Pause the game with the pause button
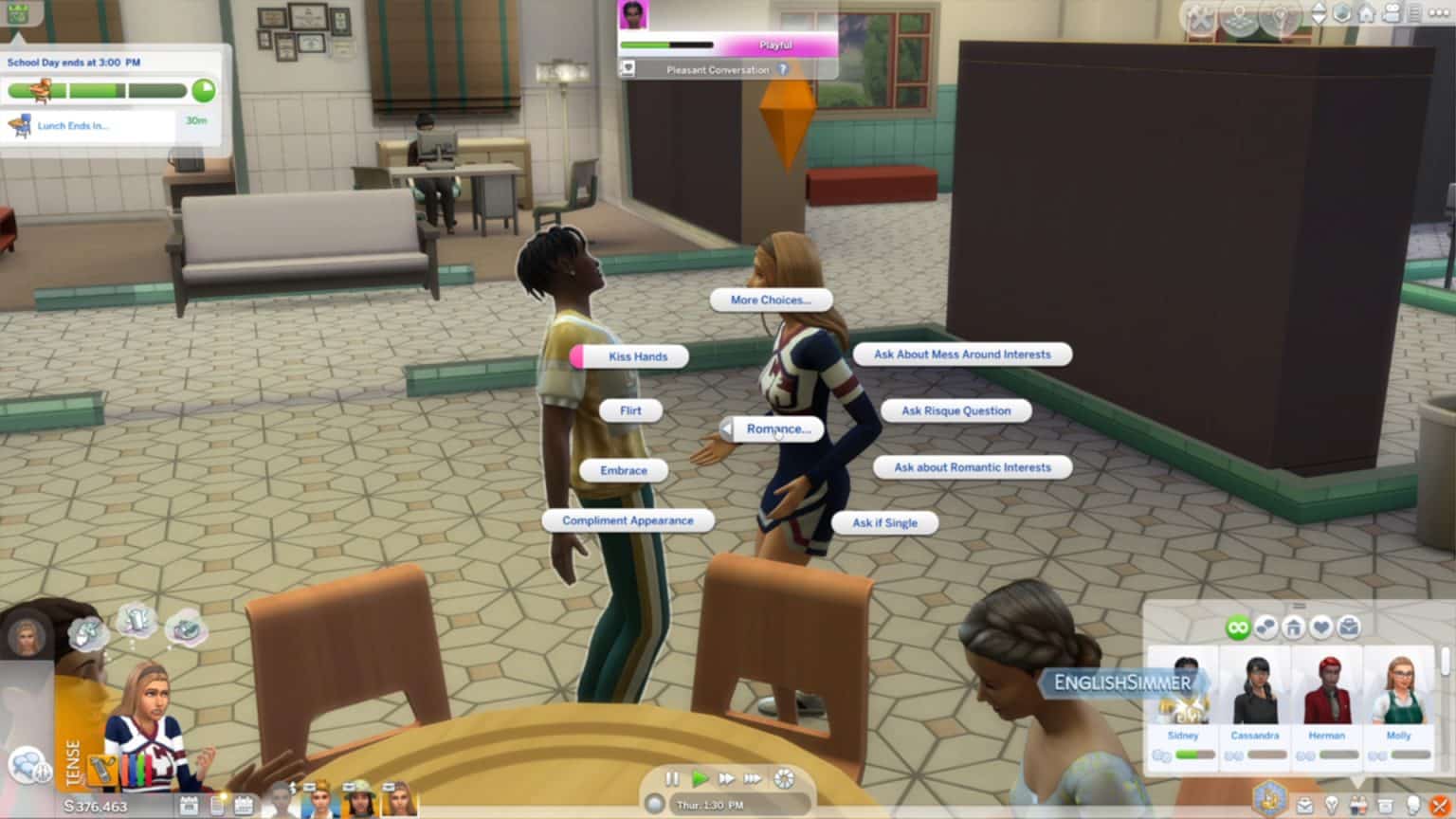Image resolution: width=1456 pixels, height=819 pixels. point(673,777)
